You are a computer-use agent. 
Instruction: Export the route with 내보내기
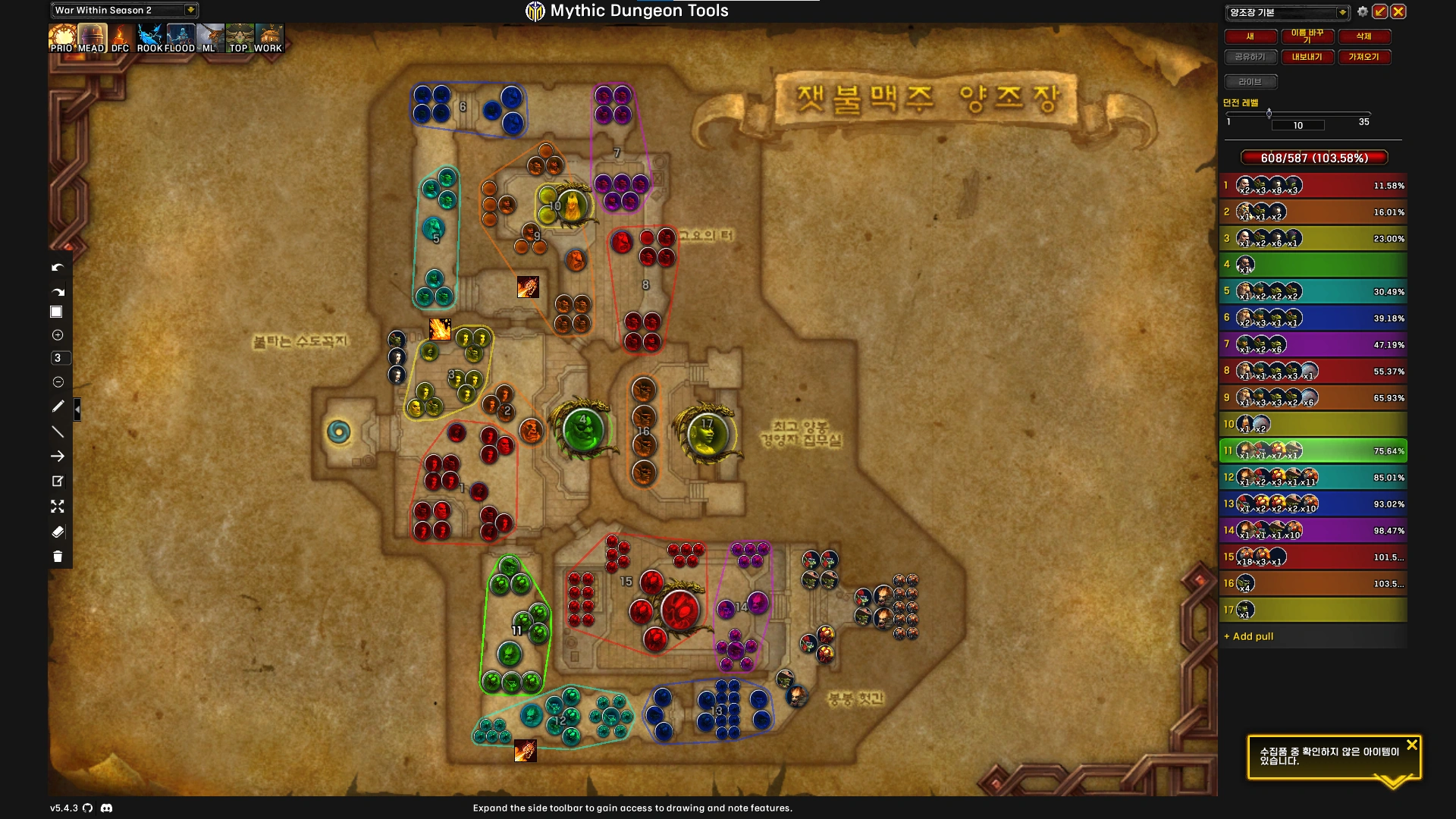[x=1307, y=57]
